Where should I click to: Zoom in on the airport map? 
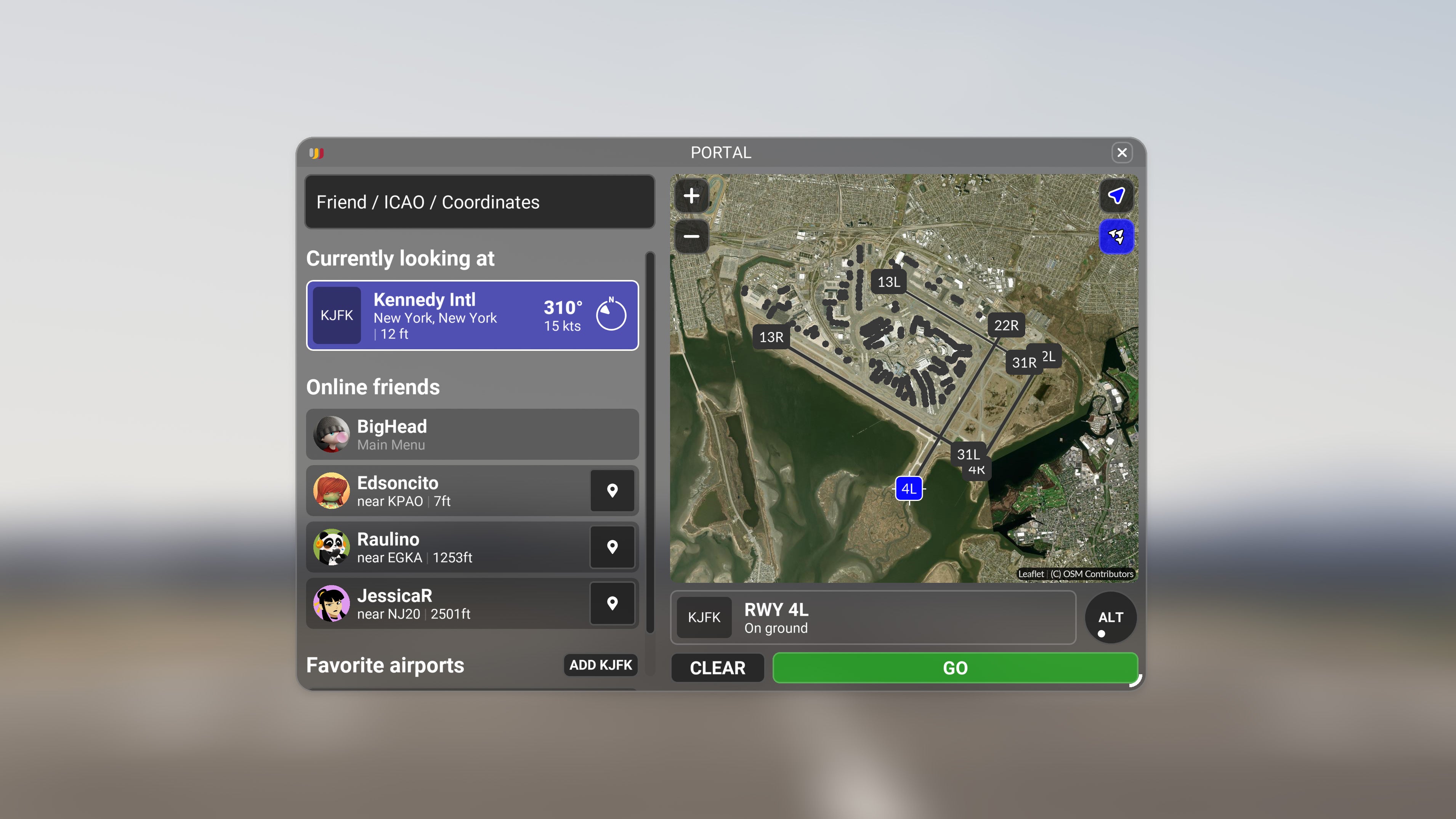click(691, 196)
